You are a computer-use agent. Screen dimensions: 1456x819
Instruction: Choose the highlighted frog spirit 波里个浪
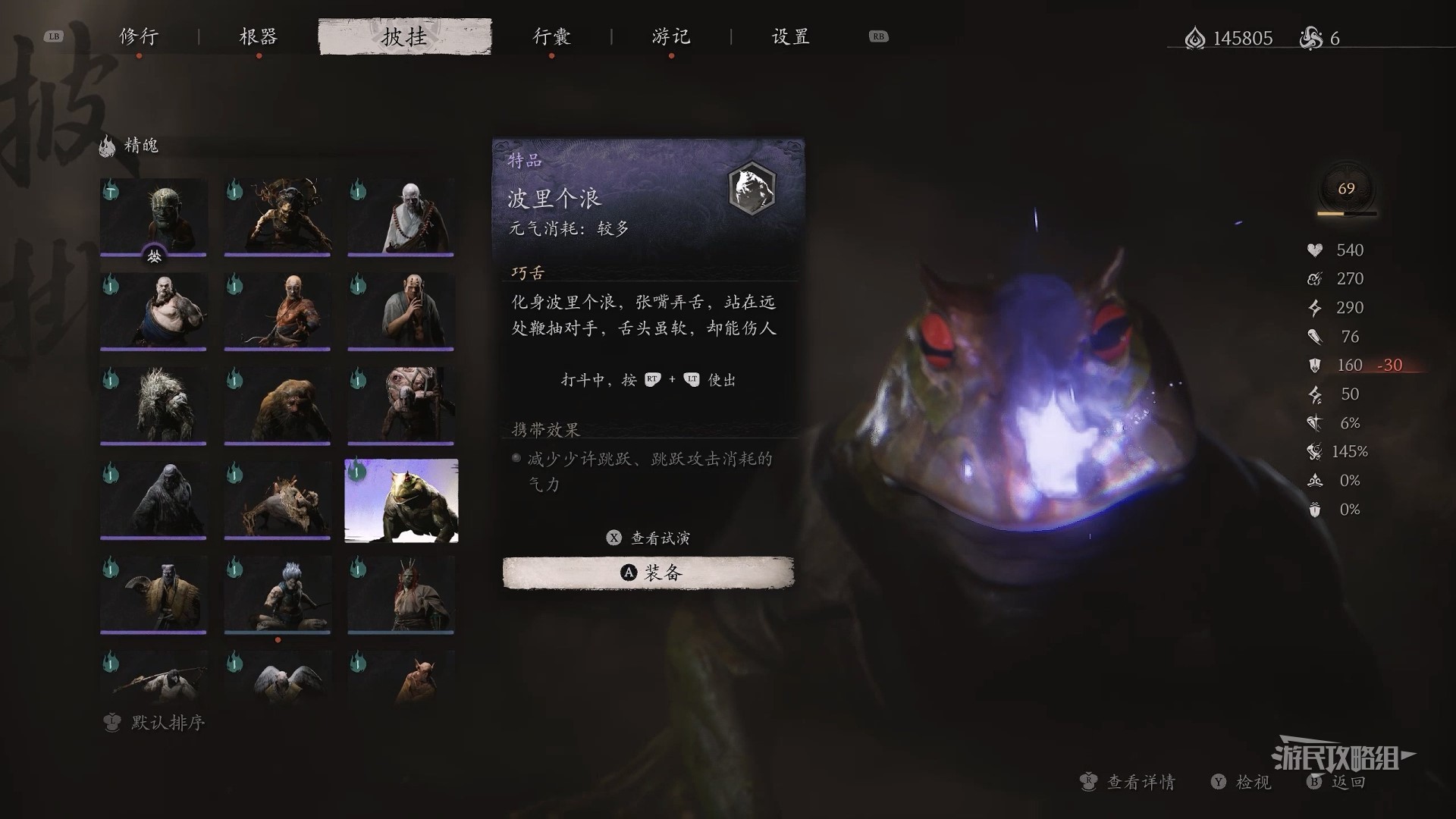click(401, 500)
